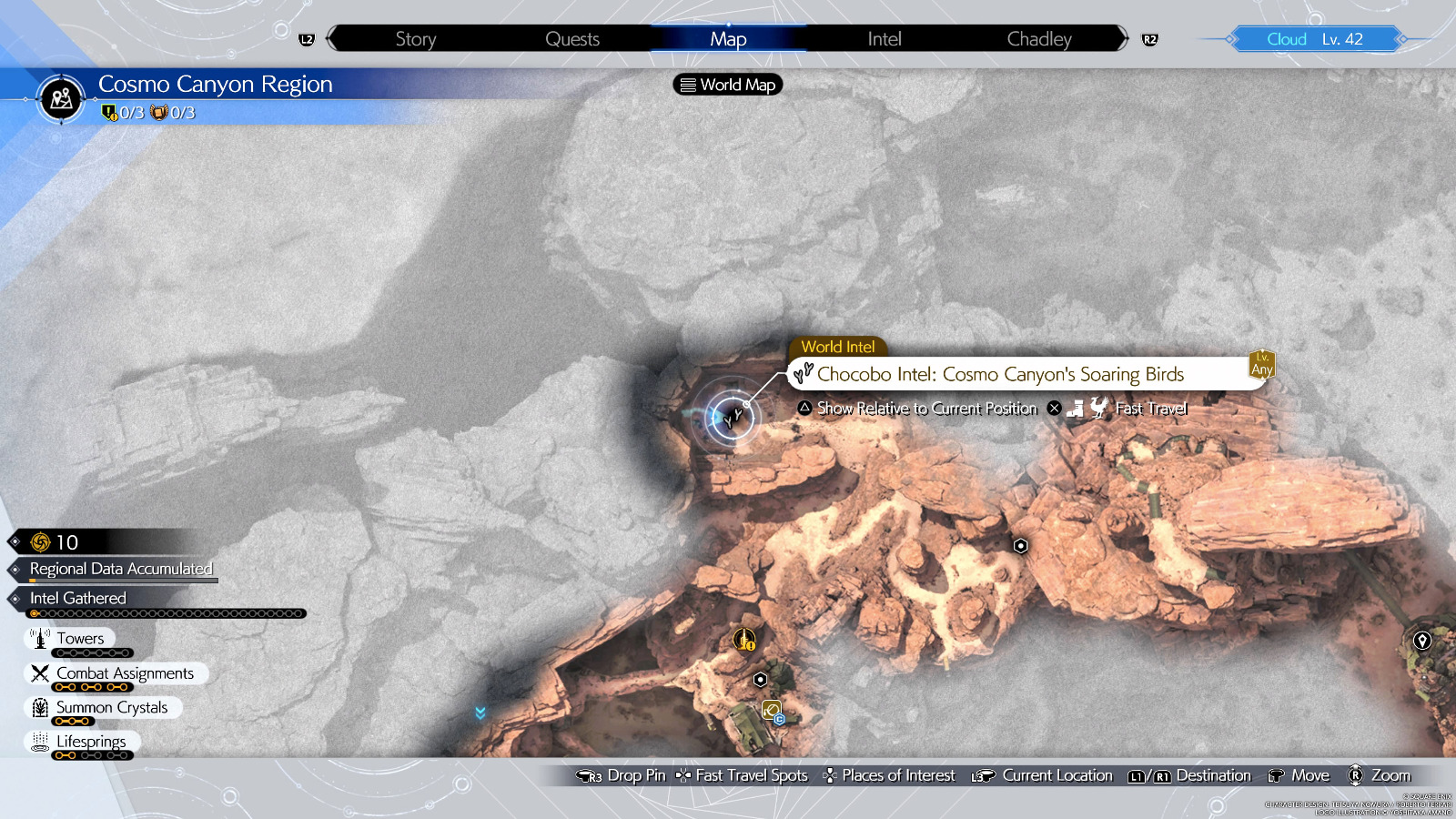Expand the Intel Gathered entry
The height and width of the screenshot is (819, 1456).
[x=77, y=598]
